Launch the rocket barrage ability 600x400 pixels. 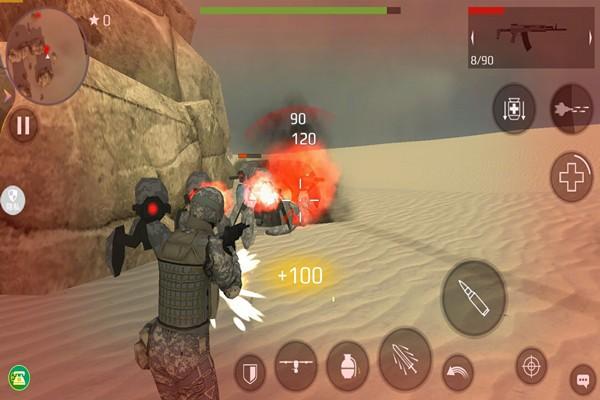[x=405, y=359]
